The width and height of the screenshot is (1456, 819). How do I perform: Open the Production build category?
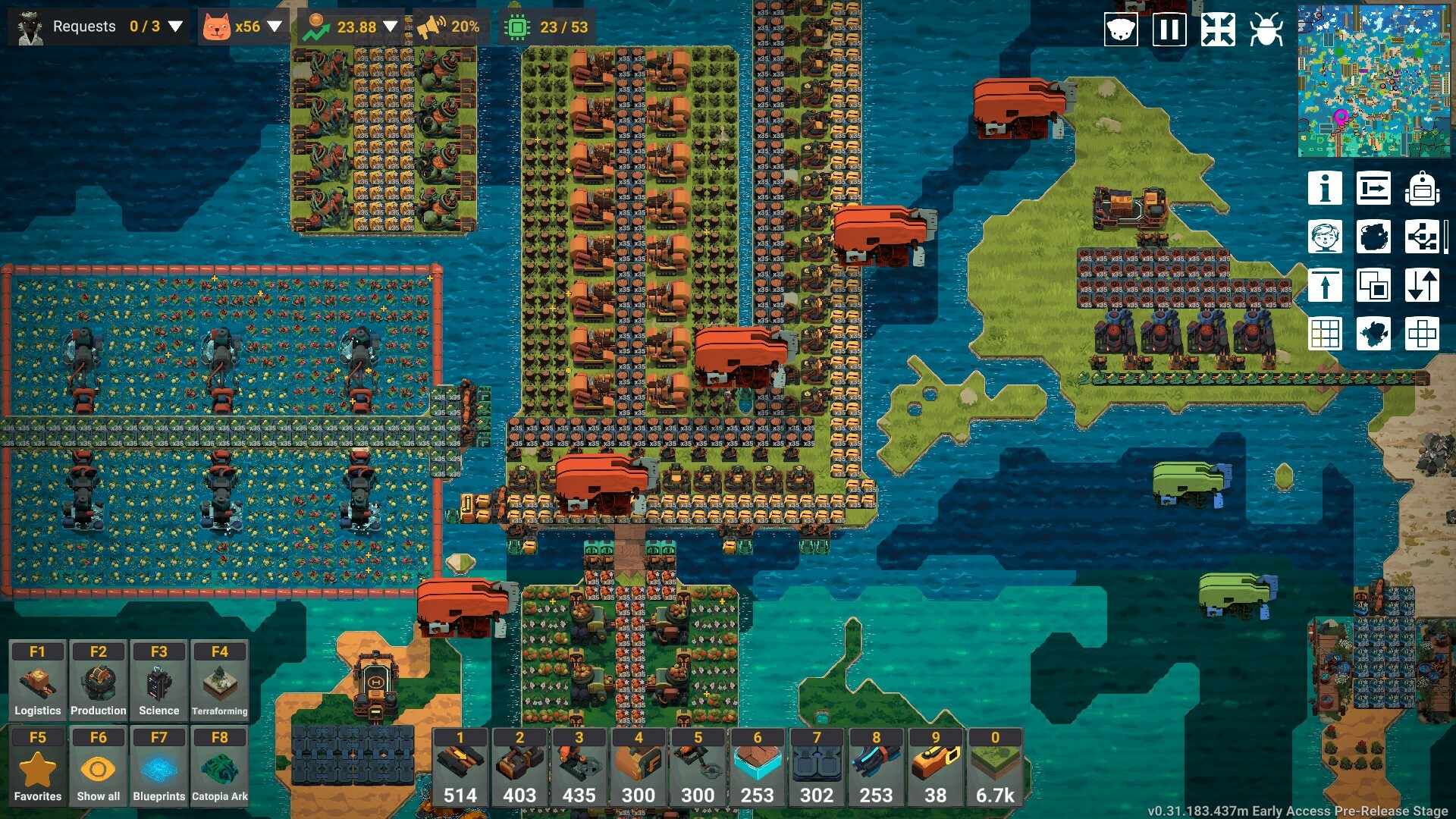click(99, 680)
